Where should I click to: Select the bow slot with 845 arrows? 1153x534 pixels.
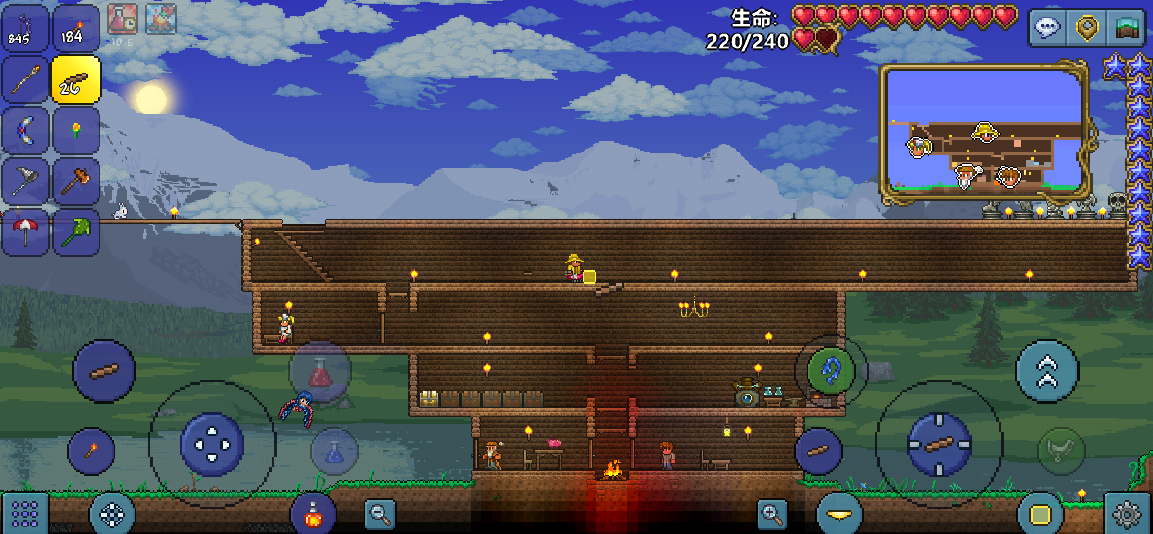click(24, 28)
